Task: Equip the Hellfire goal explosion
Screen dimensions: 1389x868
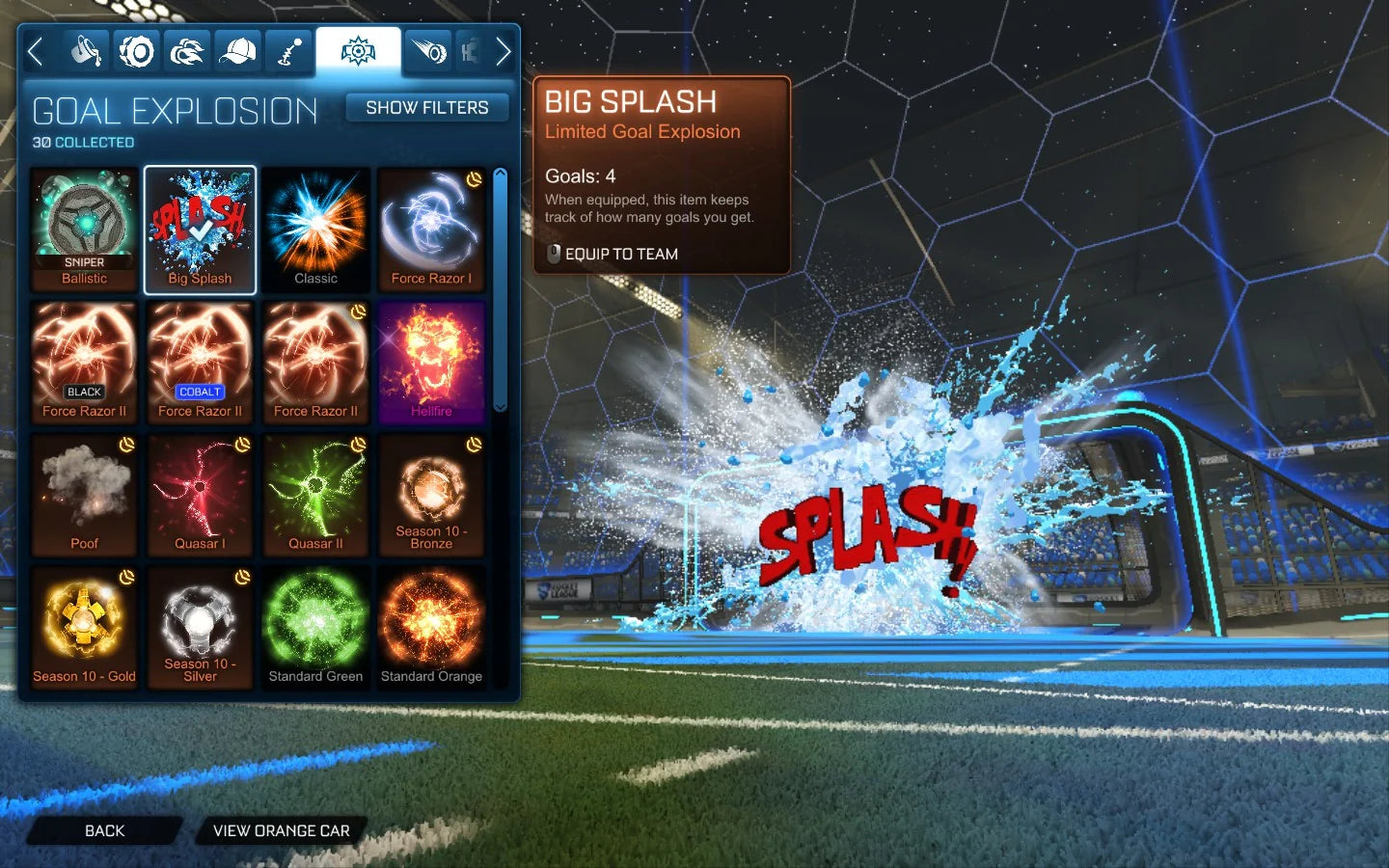Action: click(x=431, y=362)
